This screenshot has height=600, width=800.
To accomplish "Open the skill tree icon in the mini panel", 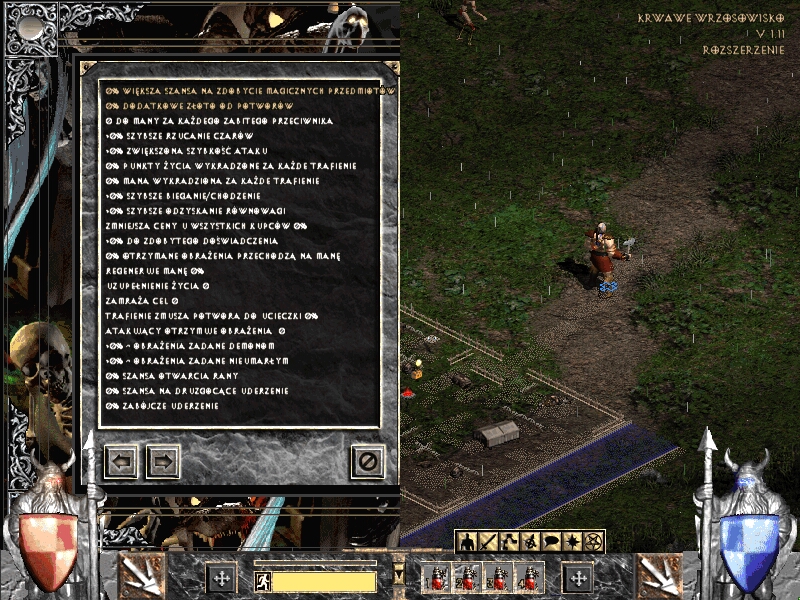I will point(509,542).
